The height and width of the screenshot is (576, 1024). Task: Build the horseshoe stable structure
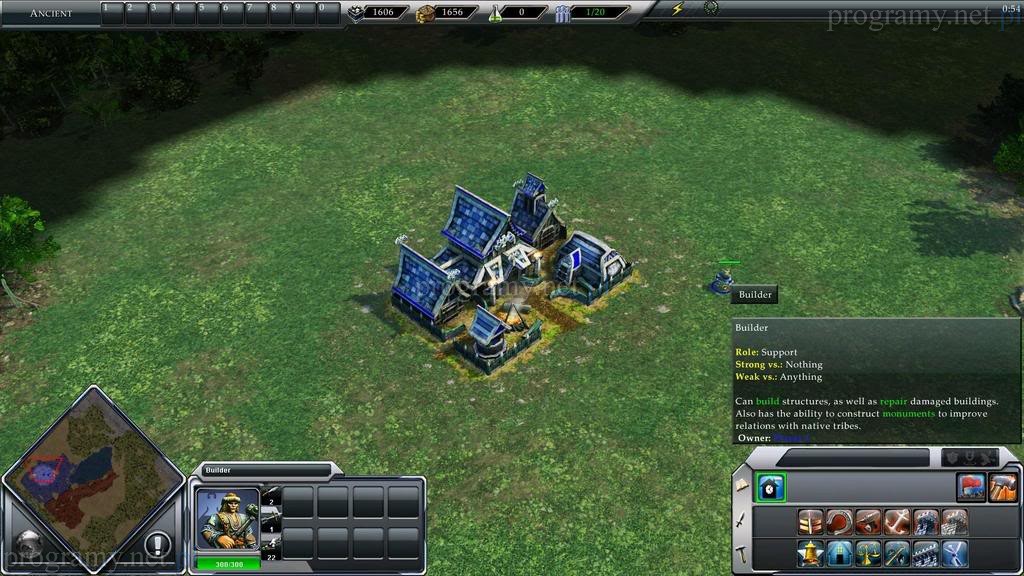tap(839, 521)
